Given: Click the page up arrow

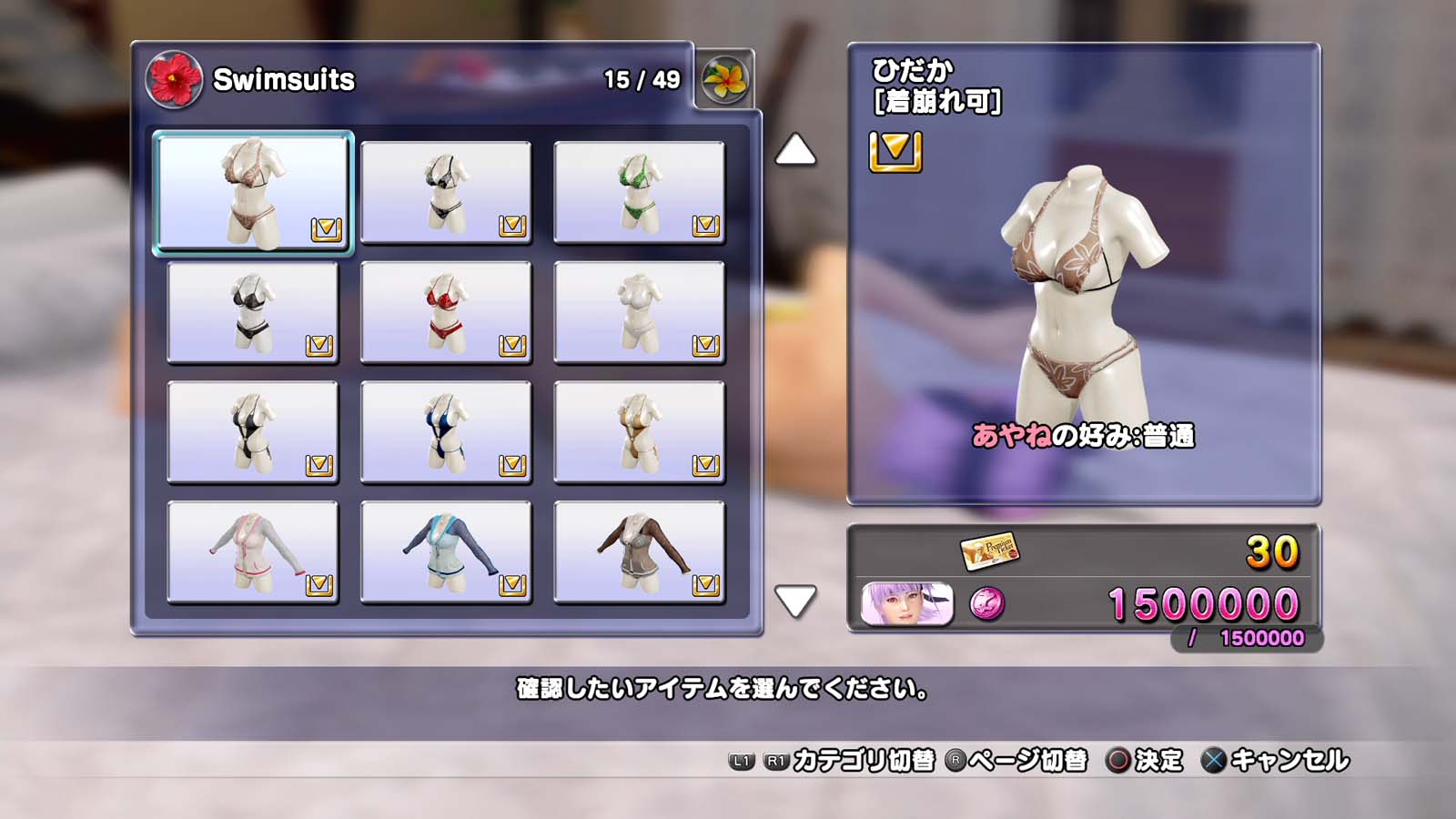Looking at the screenshot, I should tap(795, 150).
